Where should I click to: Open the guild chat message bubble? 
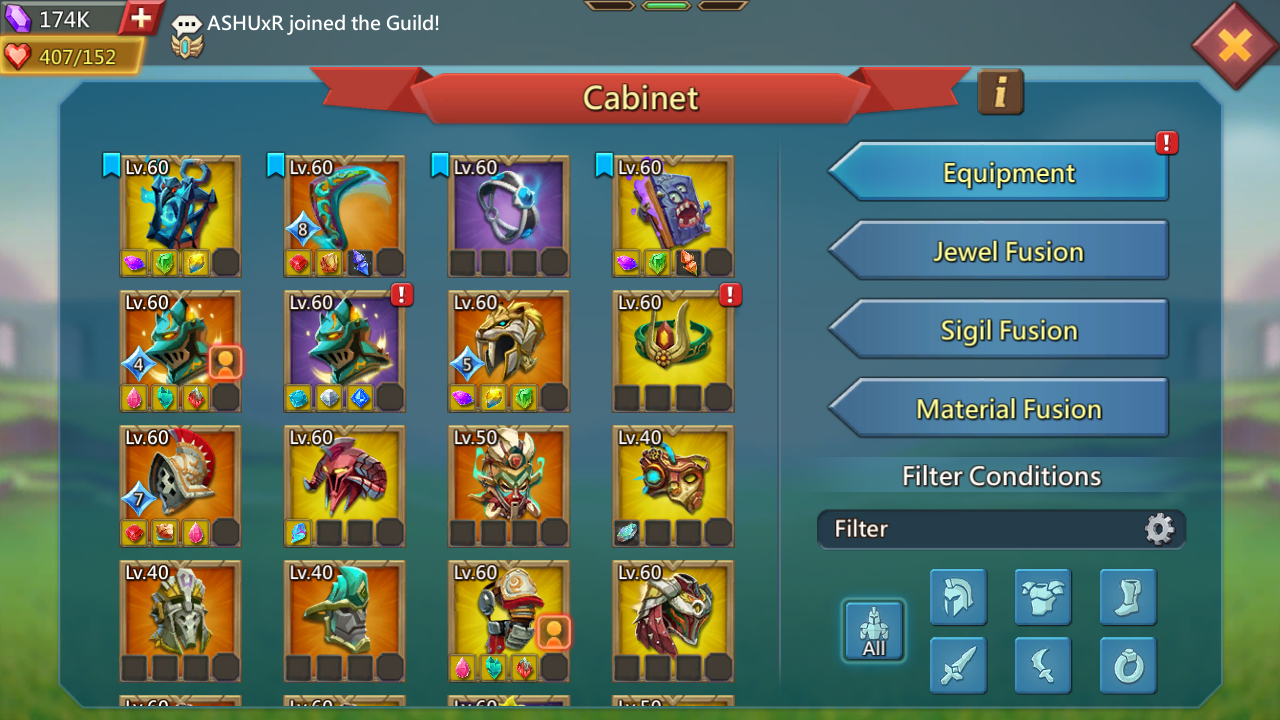[187, 25]
